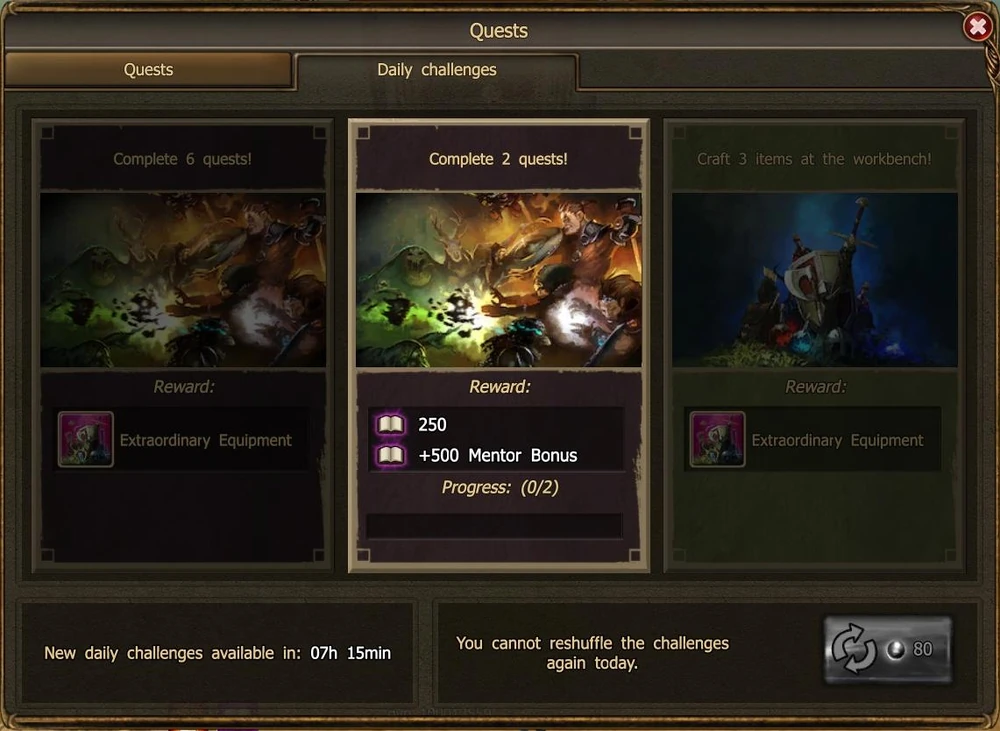This screenshot has width=1000, height=731.
Task: Close the Quests window
Action: pyautogui.click(x=977, y=27)
